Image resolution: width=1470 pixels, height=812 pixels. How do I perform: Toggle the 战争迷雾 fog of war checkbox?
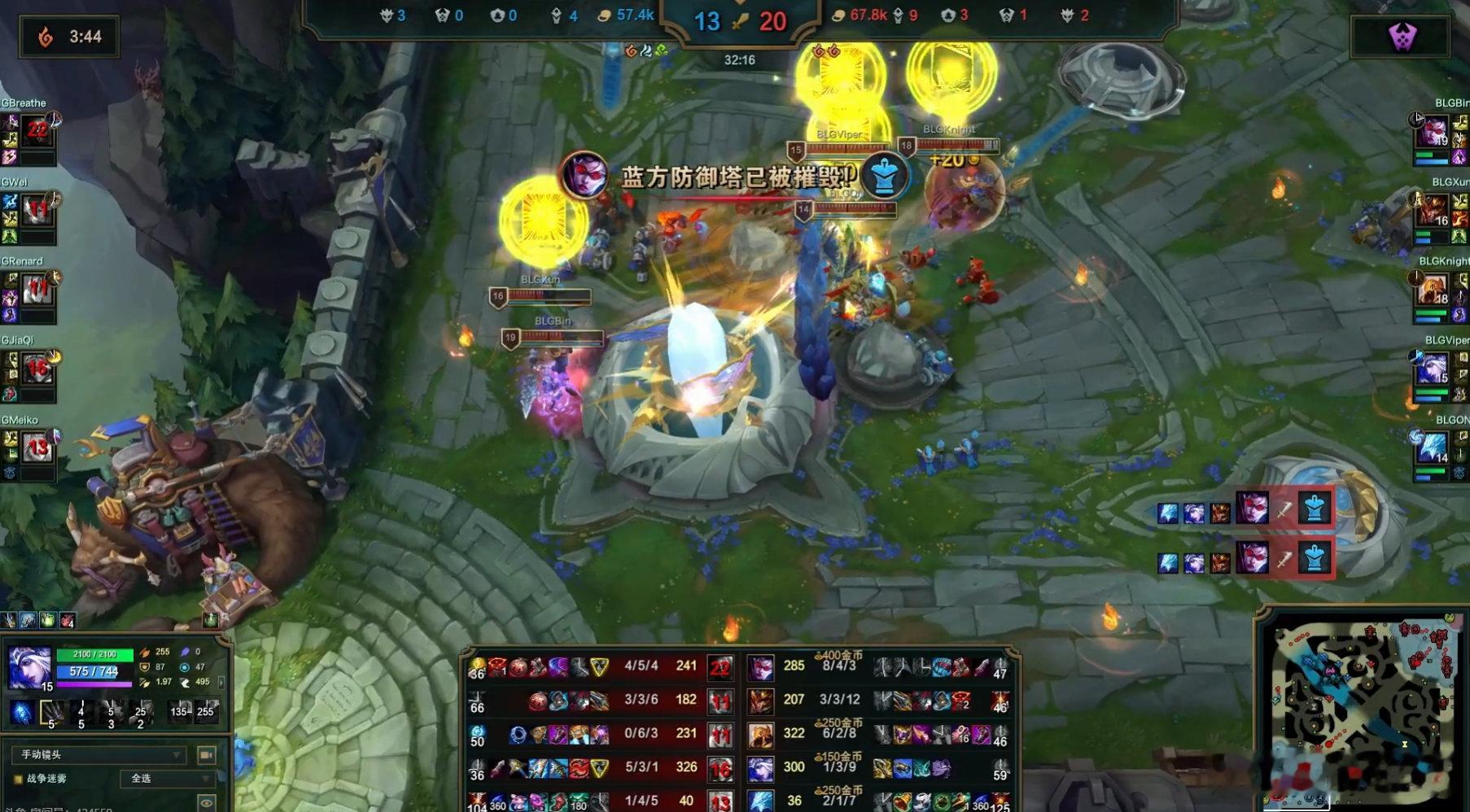[x=17, y=778]
